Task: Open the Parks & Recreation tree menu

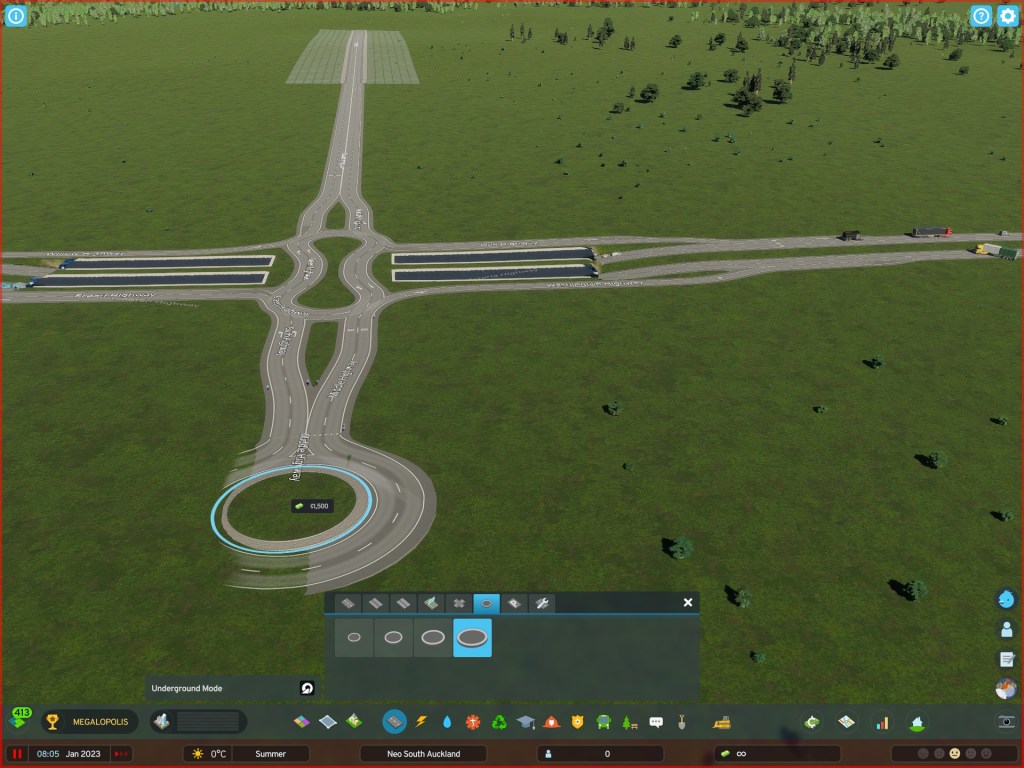Action: click(x=629, y=721)
